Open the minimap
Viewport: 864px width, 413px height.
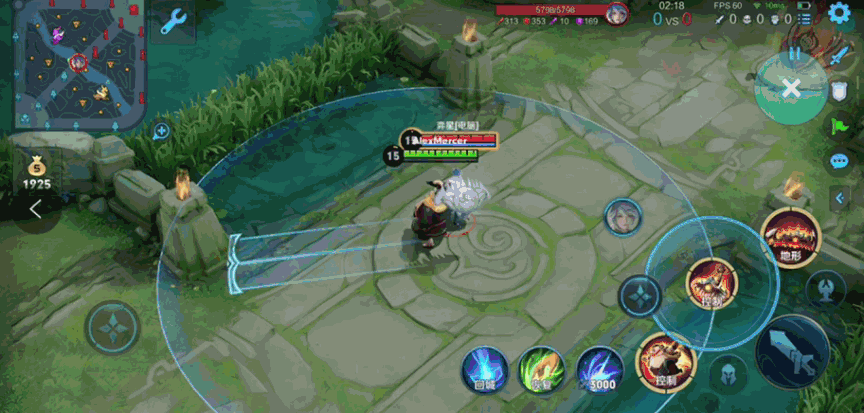[73, 65]
